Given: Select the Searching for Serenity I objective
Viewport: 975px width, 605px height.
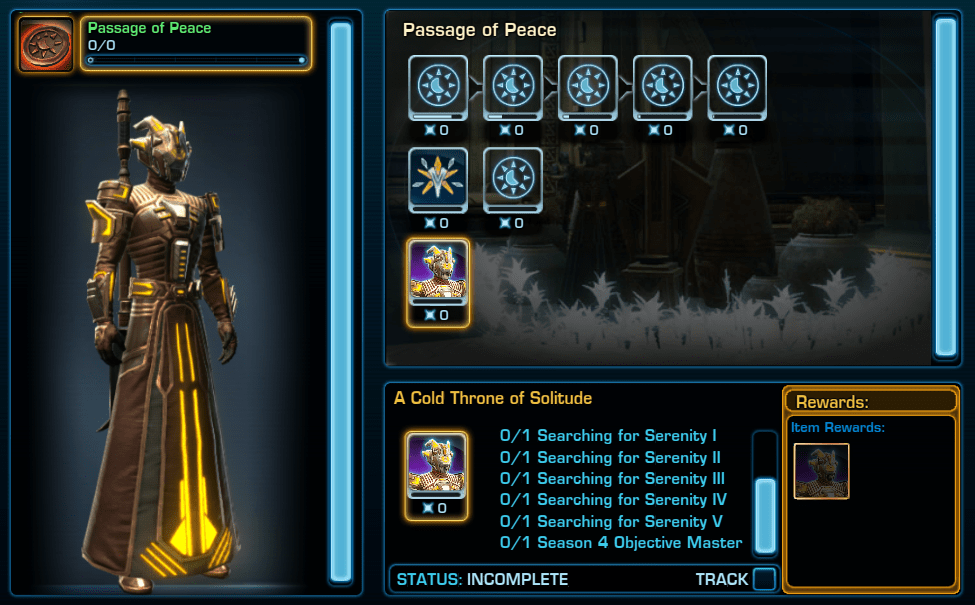Looking at the screenshot, I should 608,436.
